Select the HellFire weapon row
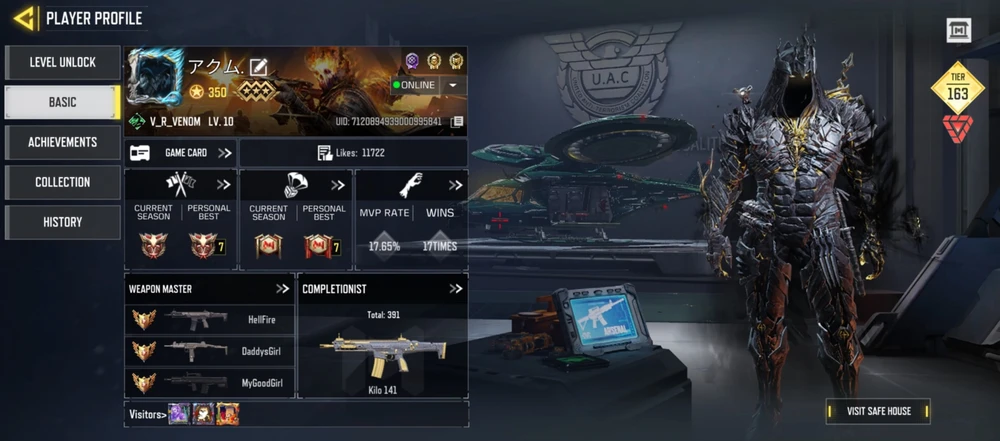Image resolution: width=1000 pixels, height=441 pixels. (x=210, y=320)
